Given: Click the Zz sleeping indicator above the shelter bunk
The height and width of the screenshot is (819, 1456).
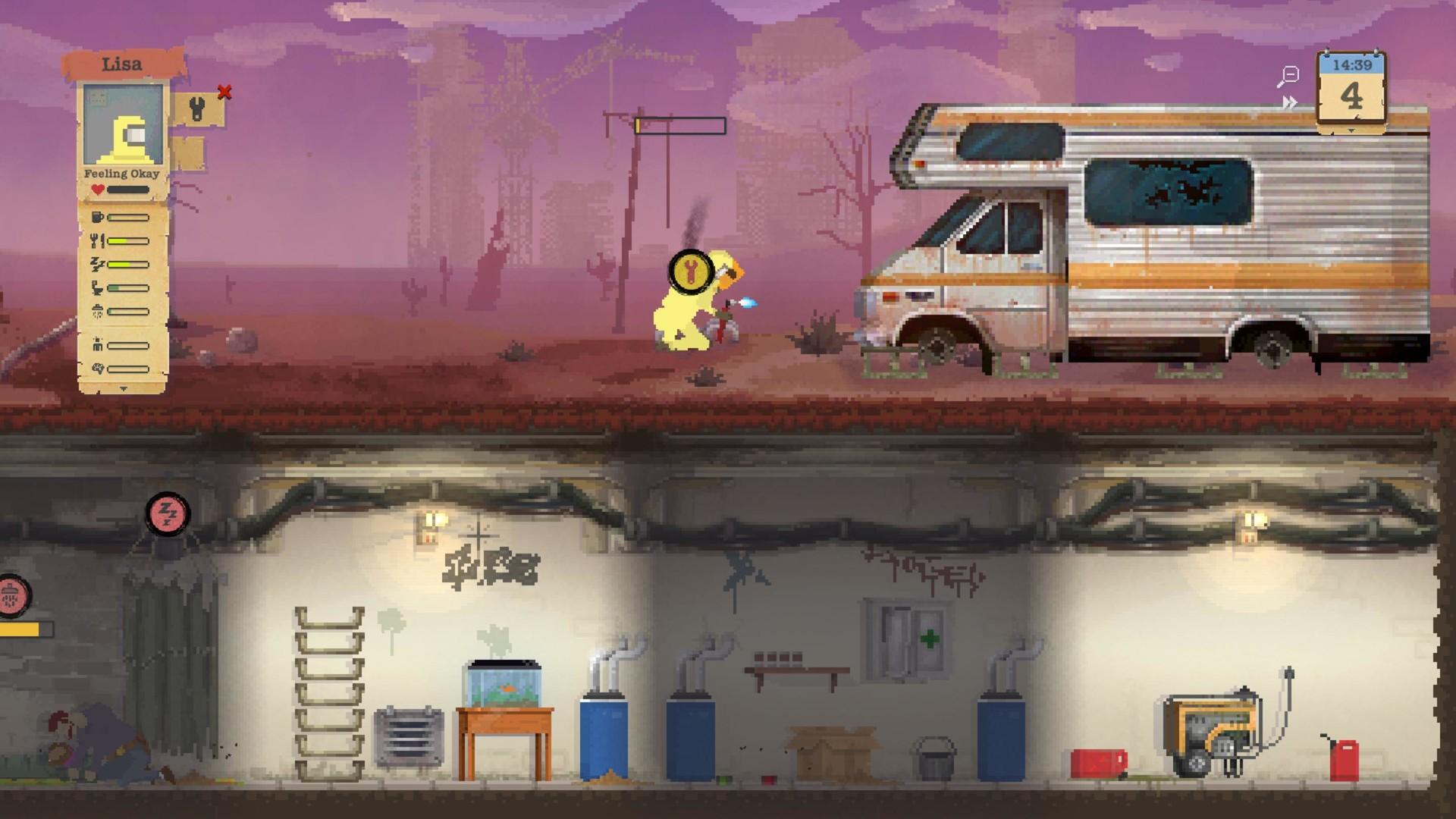Looking at the screenshot, I should [168, 513].
